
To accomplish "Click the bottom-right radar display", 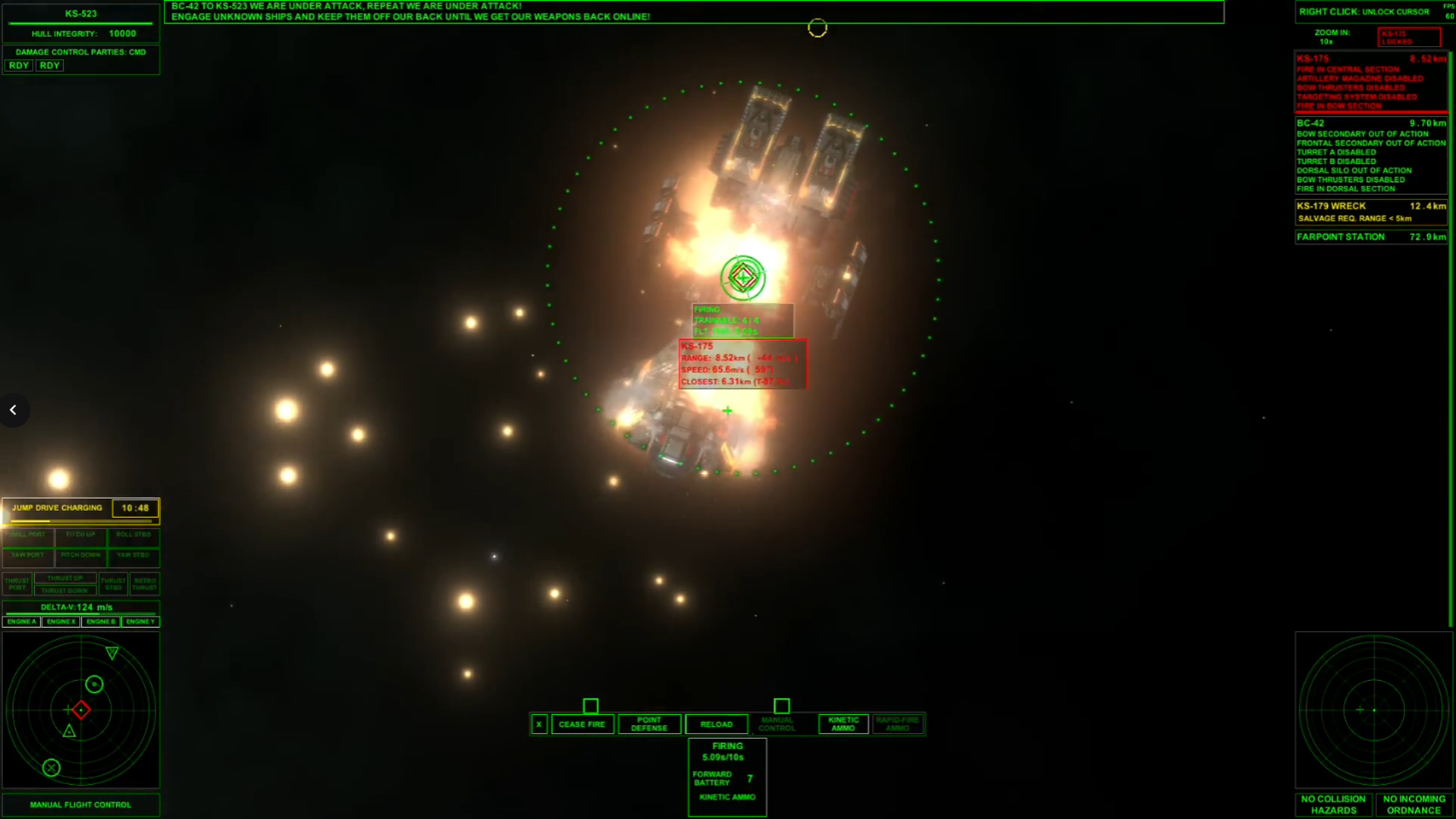I will pyautogui.click(x=1374, y=711).
